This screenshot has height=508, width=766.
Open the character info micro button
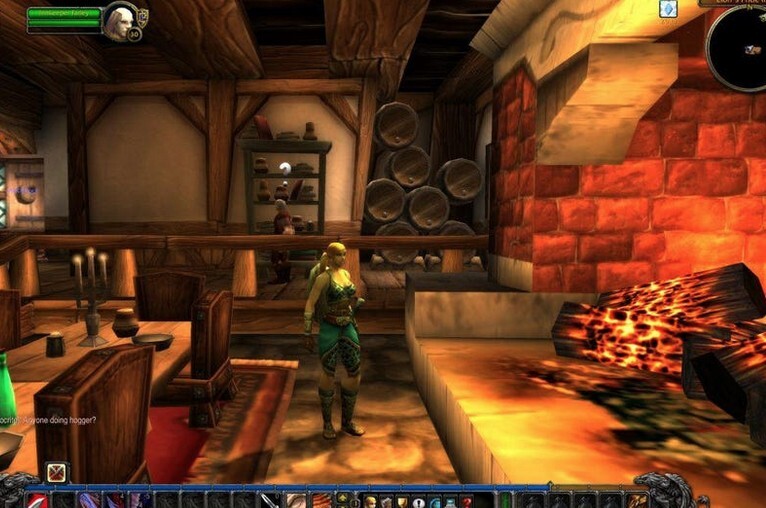point(370,501)
